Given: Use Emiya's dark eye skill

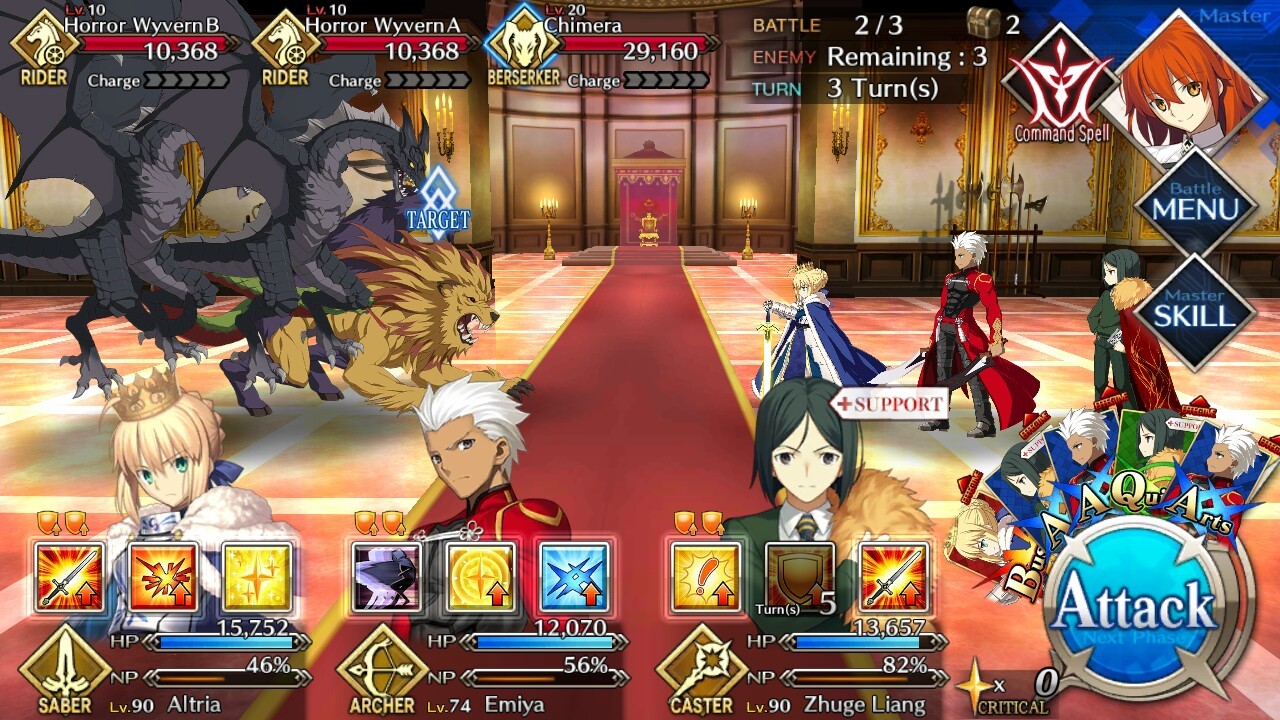Looking at the screenshot, I should [387, 577].
